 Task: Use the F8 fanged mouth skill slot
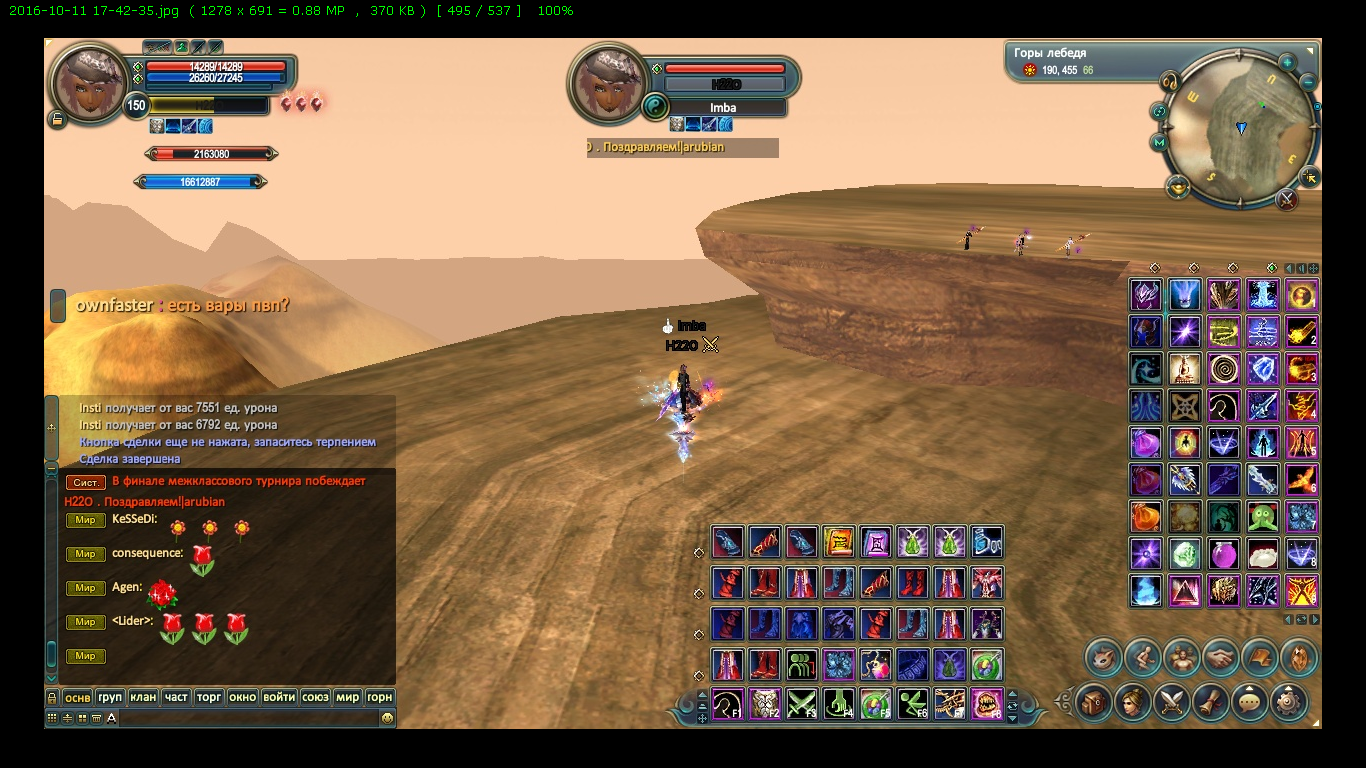point(987,704)
